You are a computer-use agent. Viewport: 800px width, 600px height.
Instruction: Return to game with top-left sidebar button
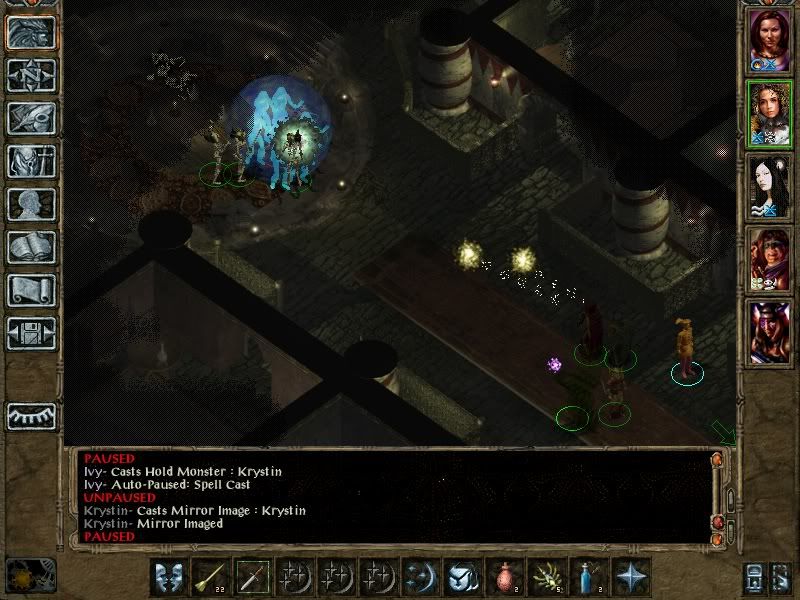pyautogui.click(x=31, y=32)
